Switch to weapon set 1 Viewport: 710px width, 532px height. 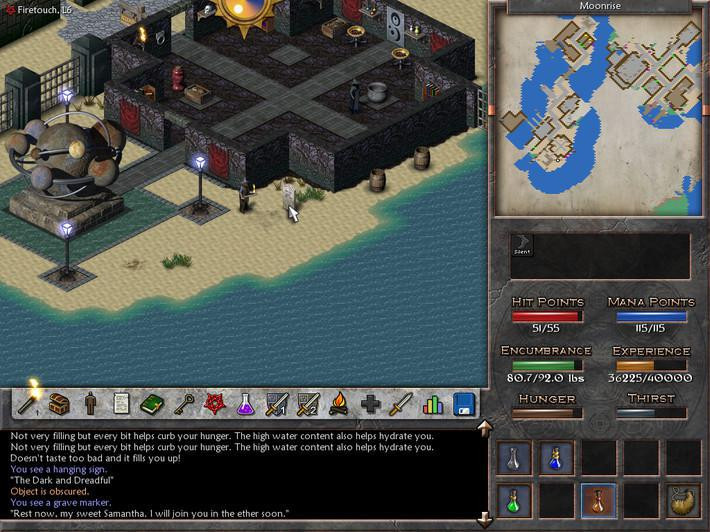[x=276, y=404]
